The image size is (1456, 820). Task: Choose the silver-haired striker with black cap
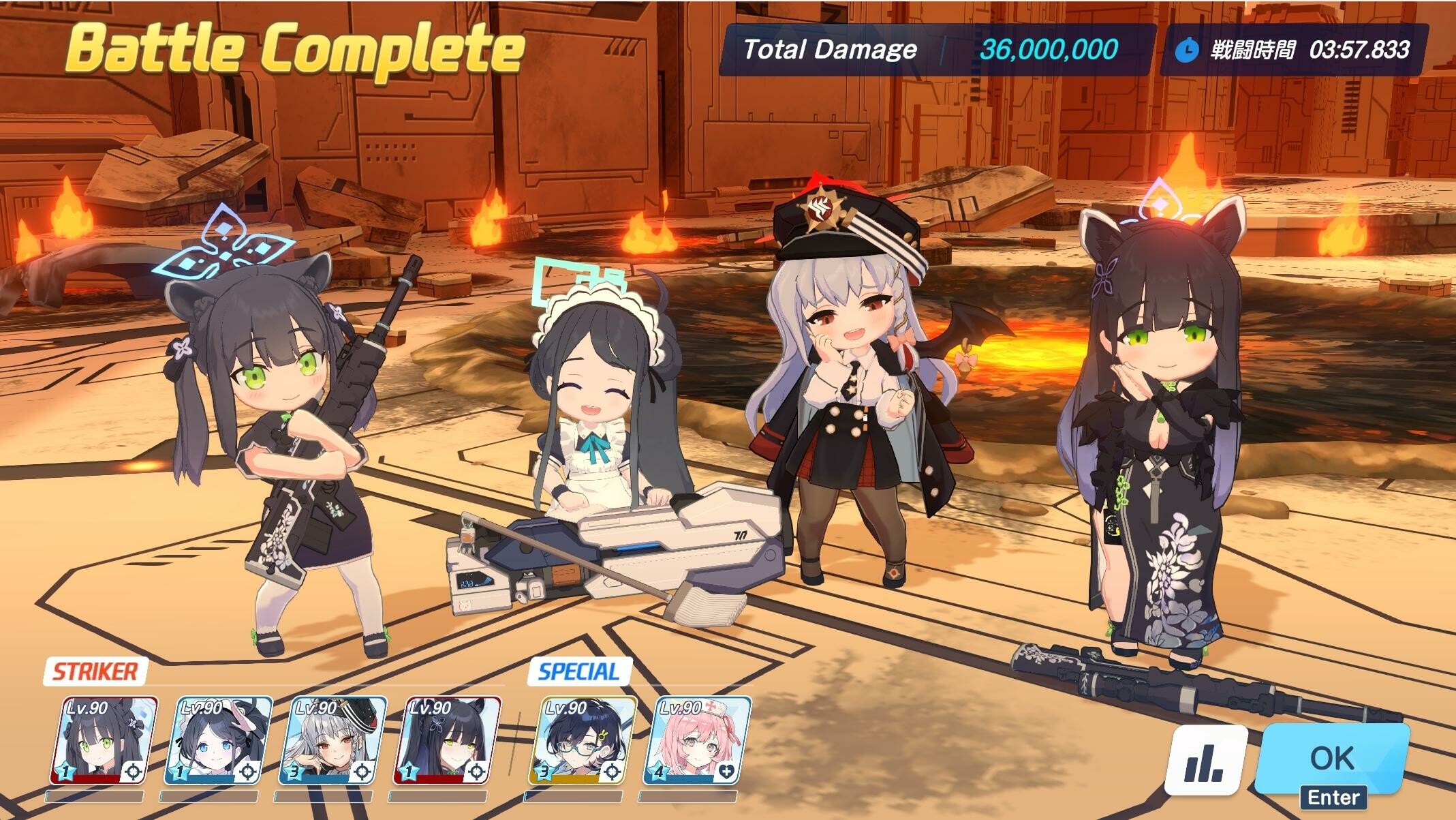point(332,740)
